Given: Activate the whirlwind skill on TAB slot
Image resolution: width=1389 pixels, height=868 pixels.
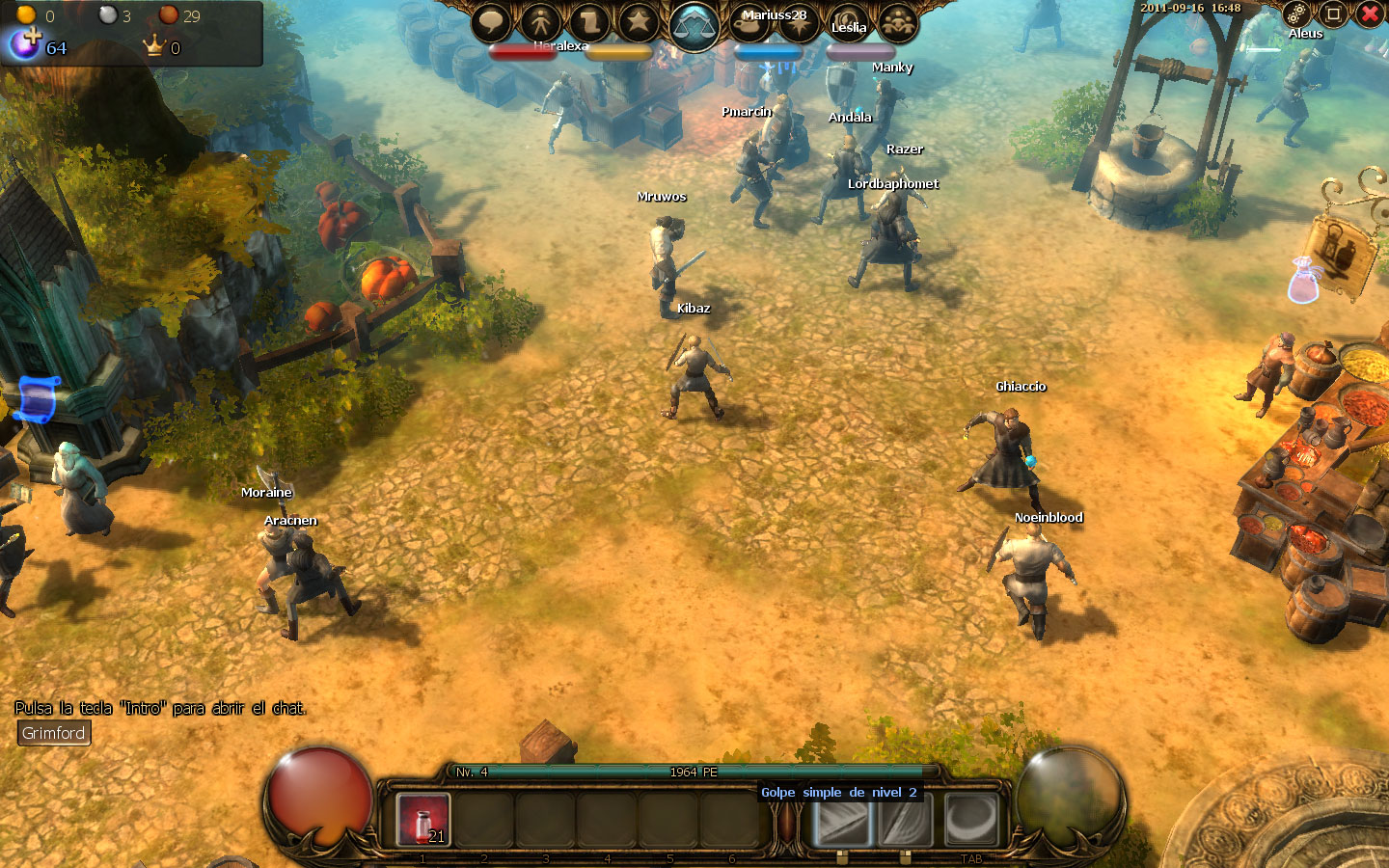Looking at the screenshot, I should (x=970, y=820).
